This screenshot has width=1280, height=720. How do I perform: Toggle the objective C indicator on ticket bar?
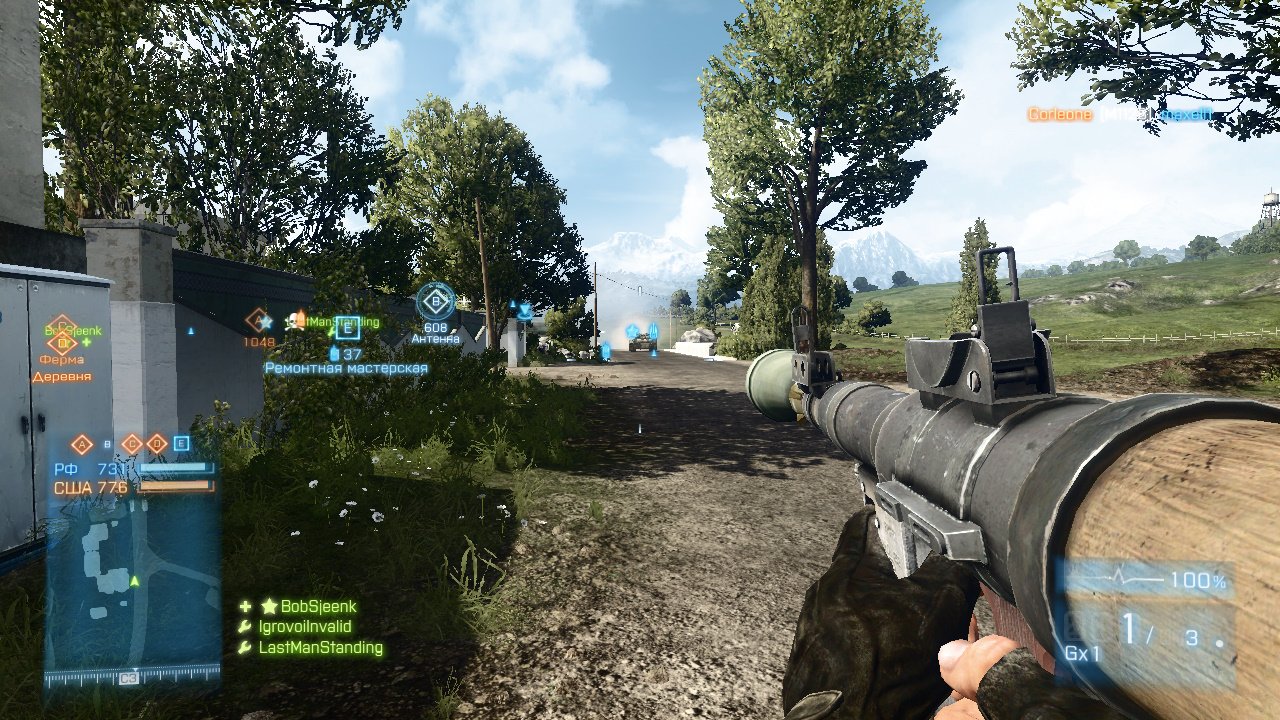tap(132, 444)
